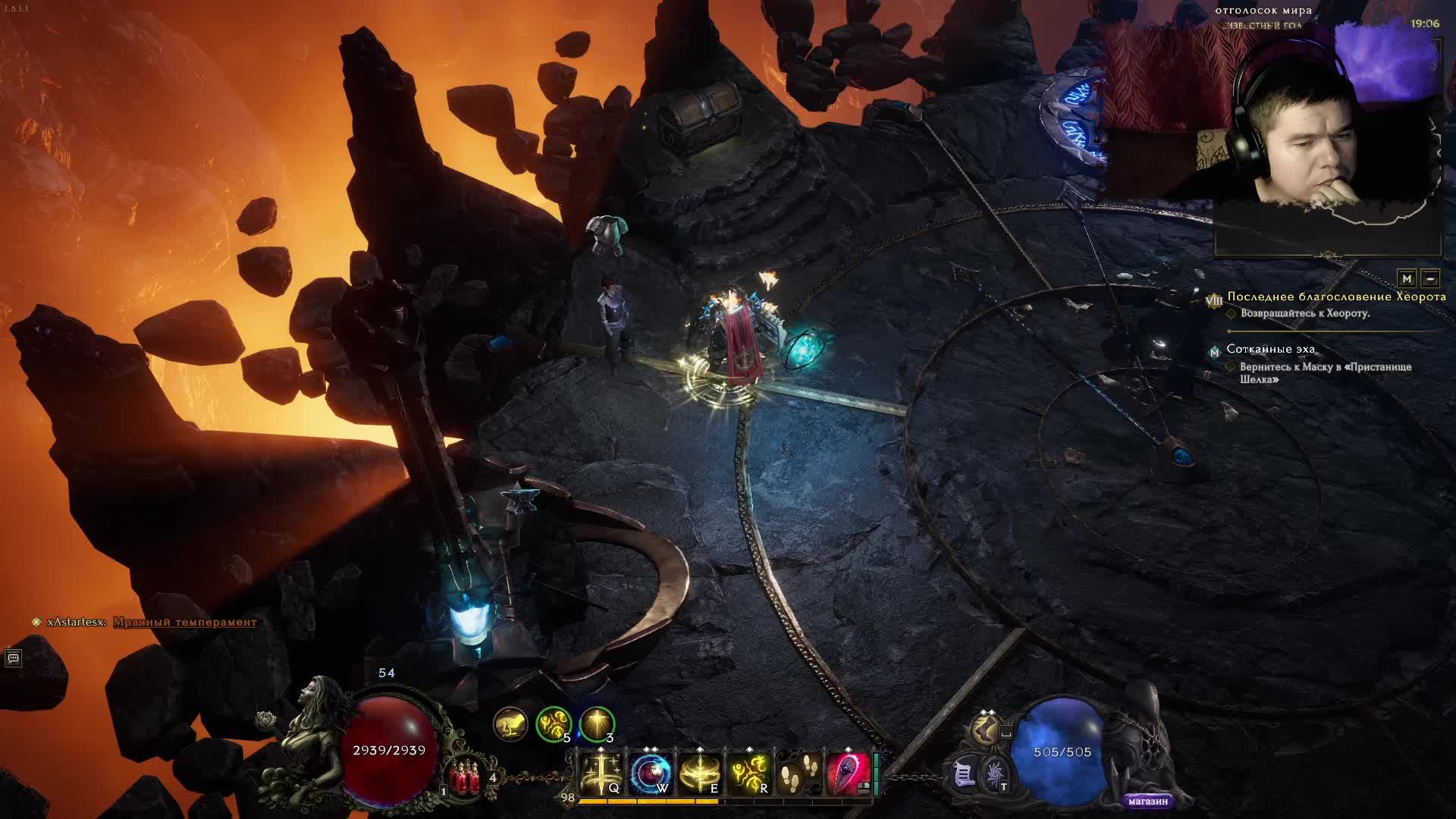
Task: Inspect the green-ringed sigils buff icon
Action: [x=554, y=724]
